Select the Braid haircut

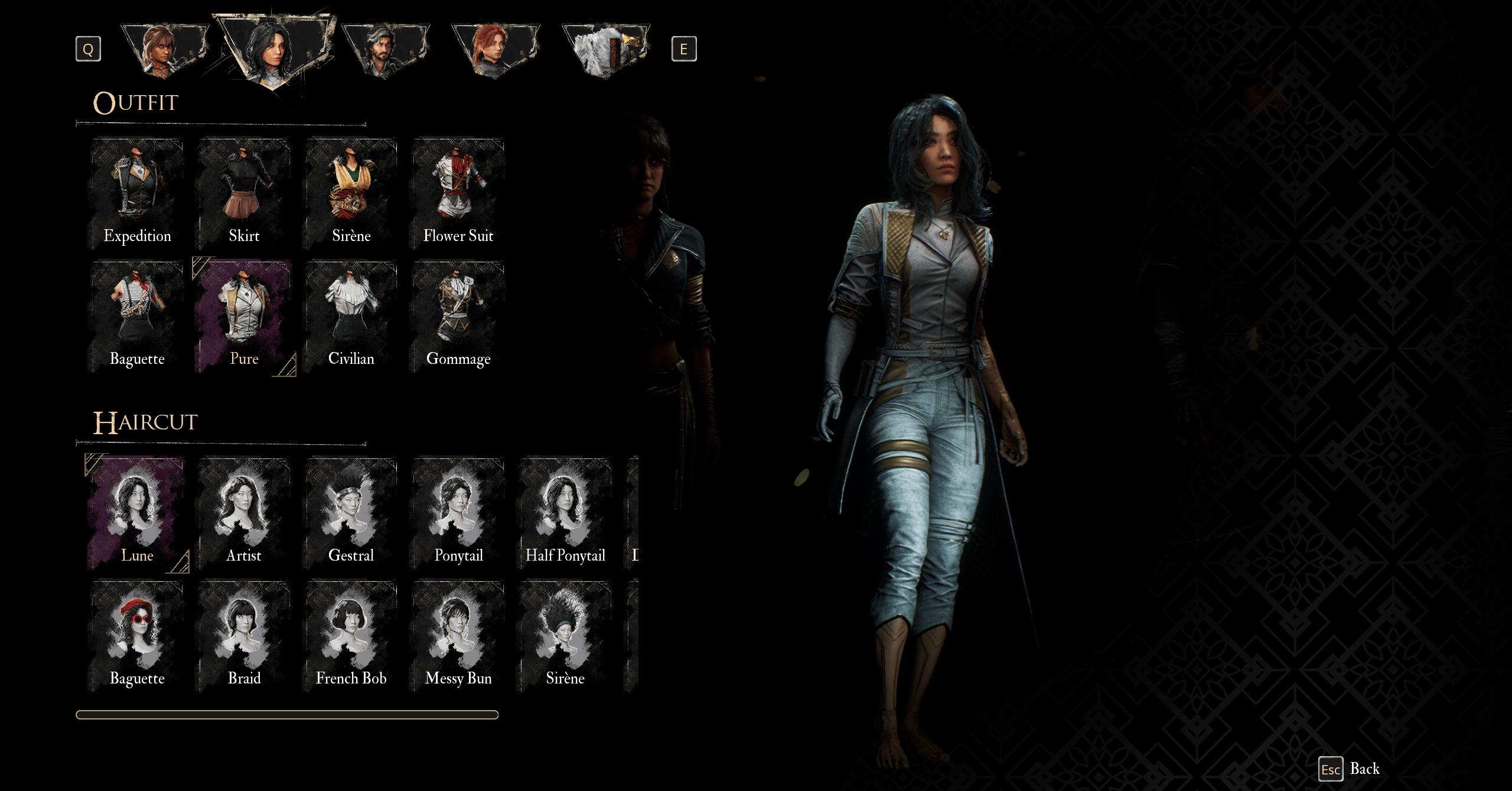tap(244, 636)
